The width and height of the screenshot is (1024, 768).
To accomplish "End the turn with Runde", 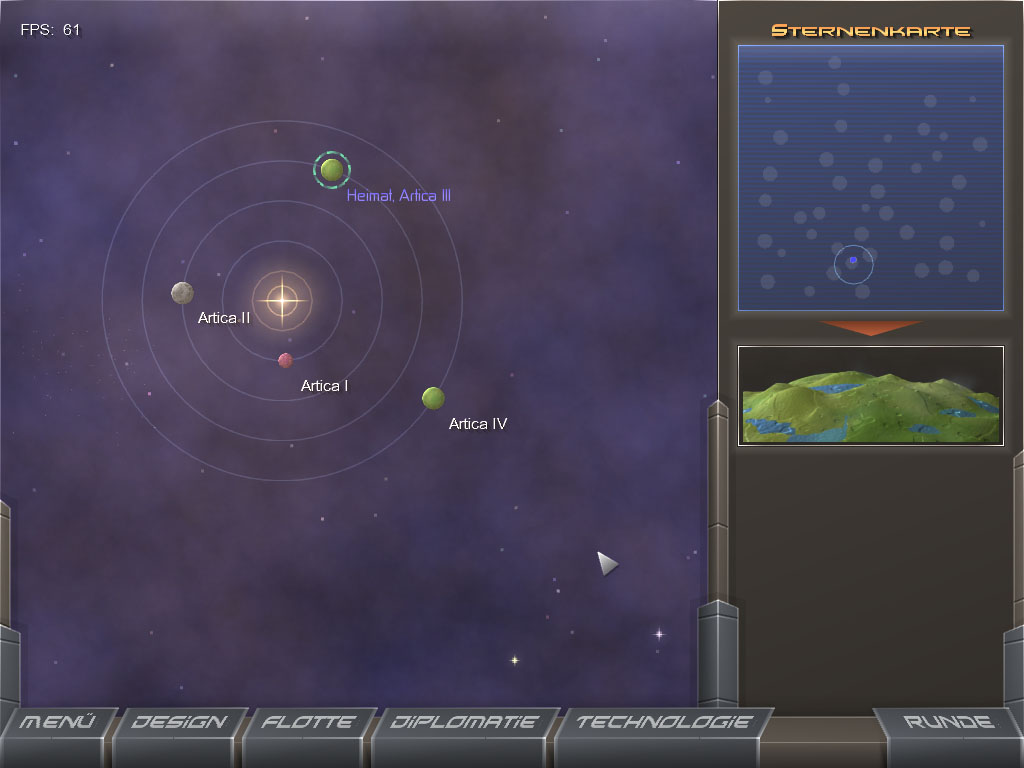I will pos(948,723).
